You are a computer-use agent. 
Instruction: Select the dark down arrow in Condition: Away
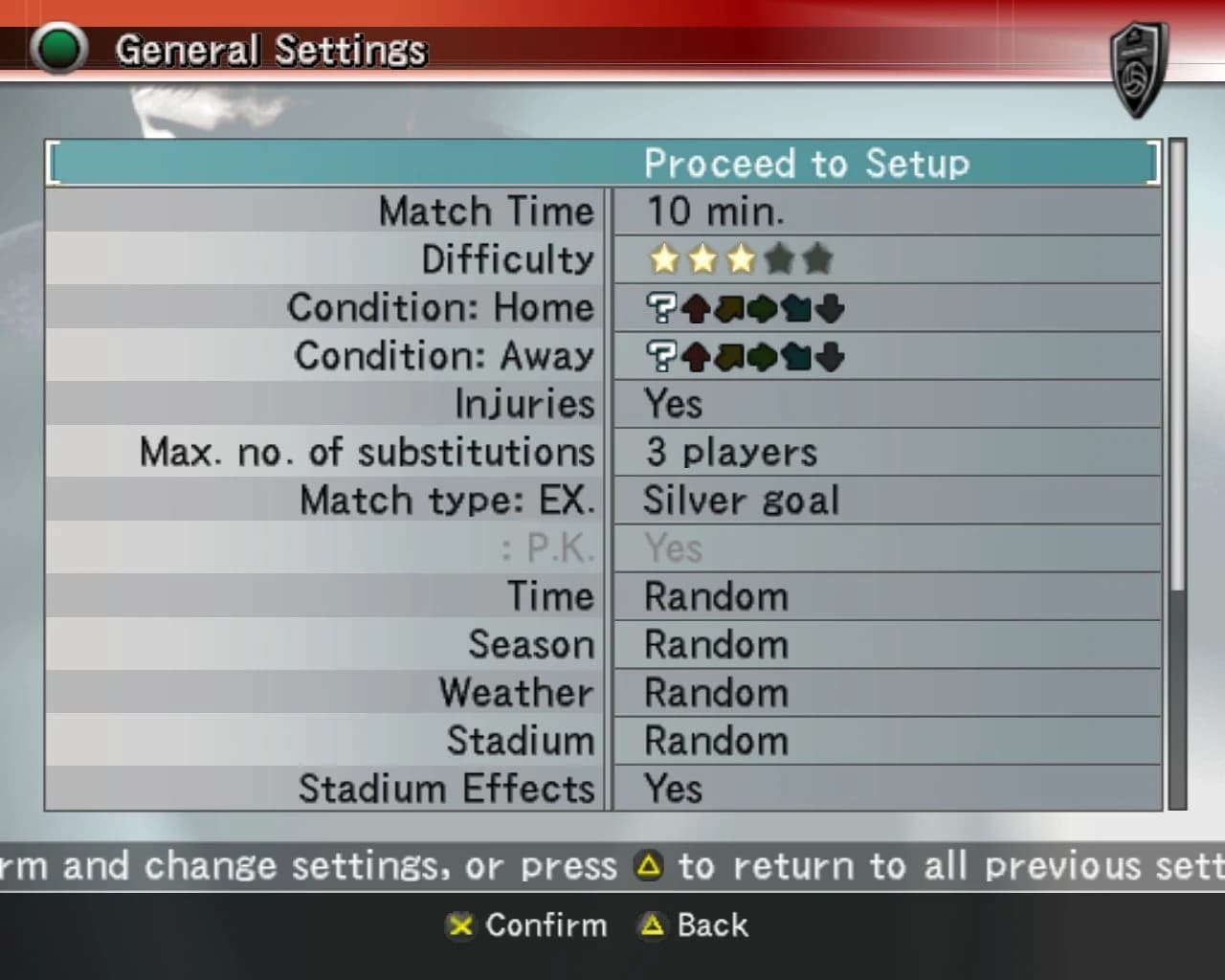[830, 356]
